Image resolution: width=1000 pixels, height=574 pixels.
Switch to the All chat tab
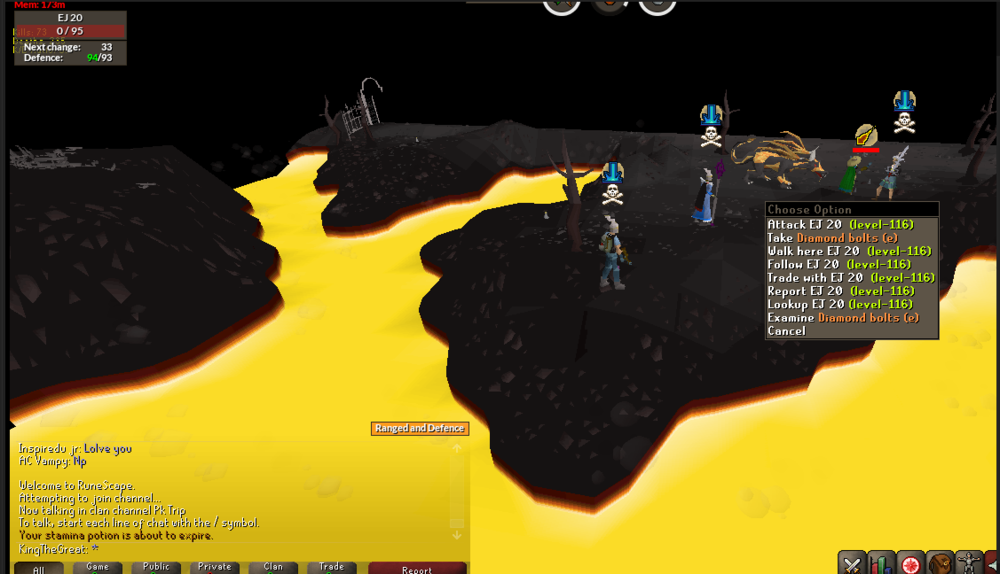tap(39, 569)
